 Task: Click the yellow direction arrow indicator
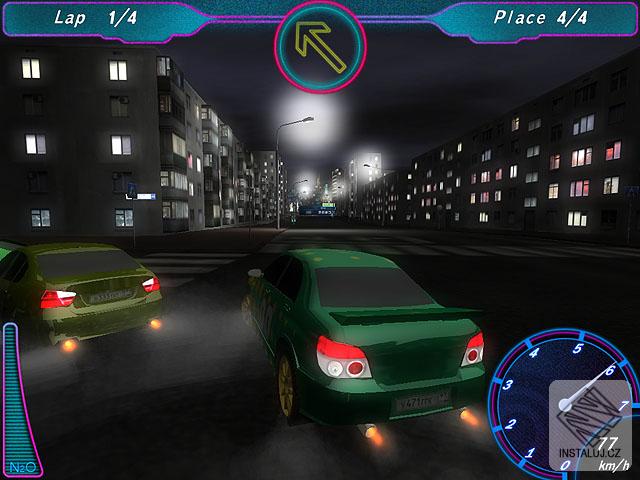(x=319, y=46)
